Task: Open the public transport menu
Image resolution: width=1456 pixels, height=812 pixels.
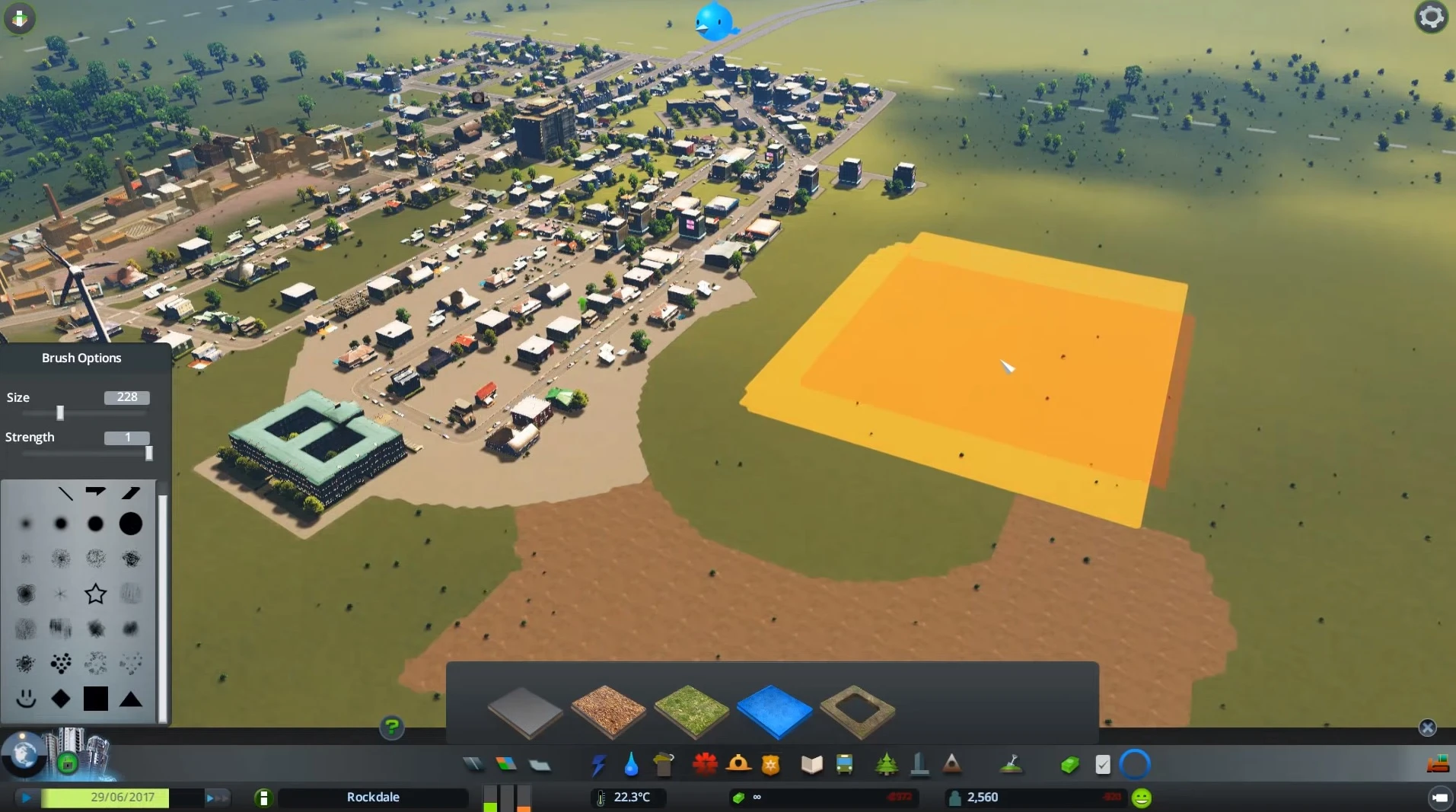Action: click(845, 764)
